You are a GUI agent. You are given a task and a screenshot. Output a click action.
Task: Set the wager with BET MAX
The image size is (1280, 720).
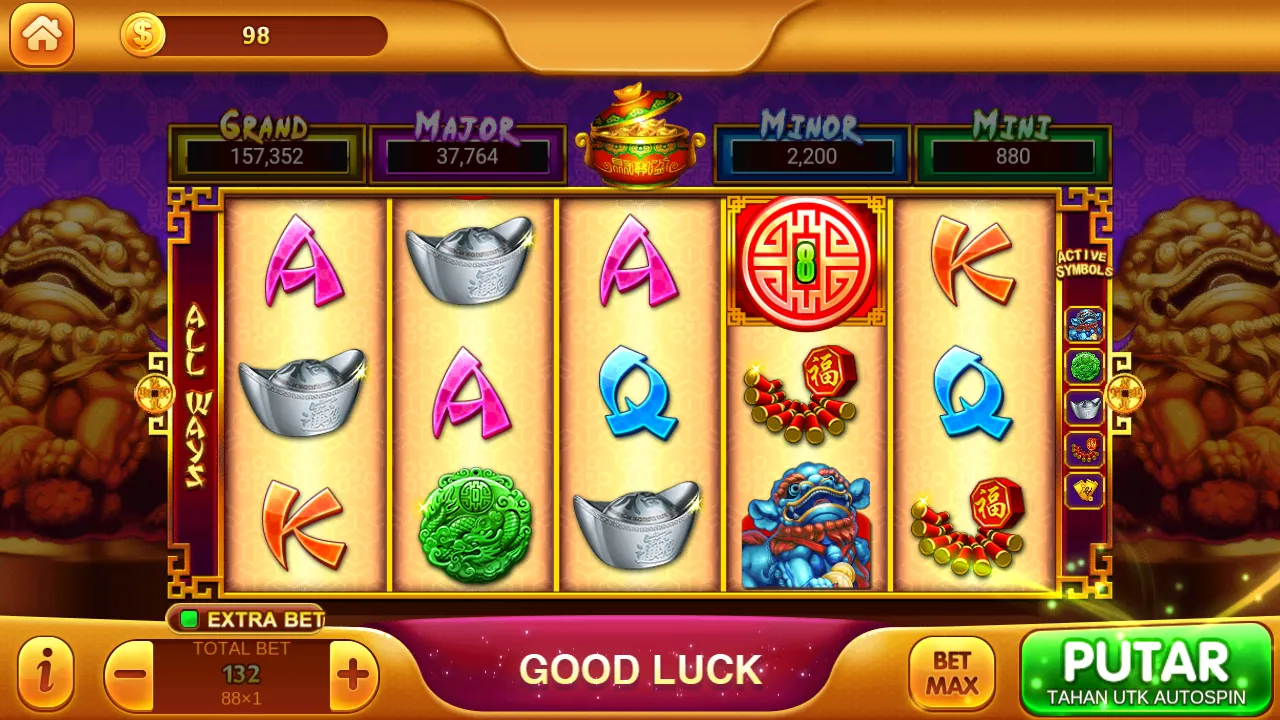pyautogui.click(x=951, y=674)
